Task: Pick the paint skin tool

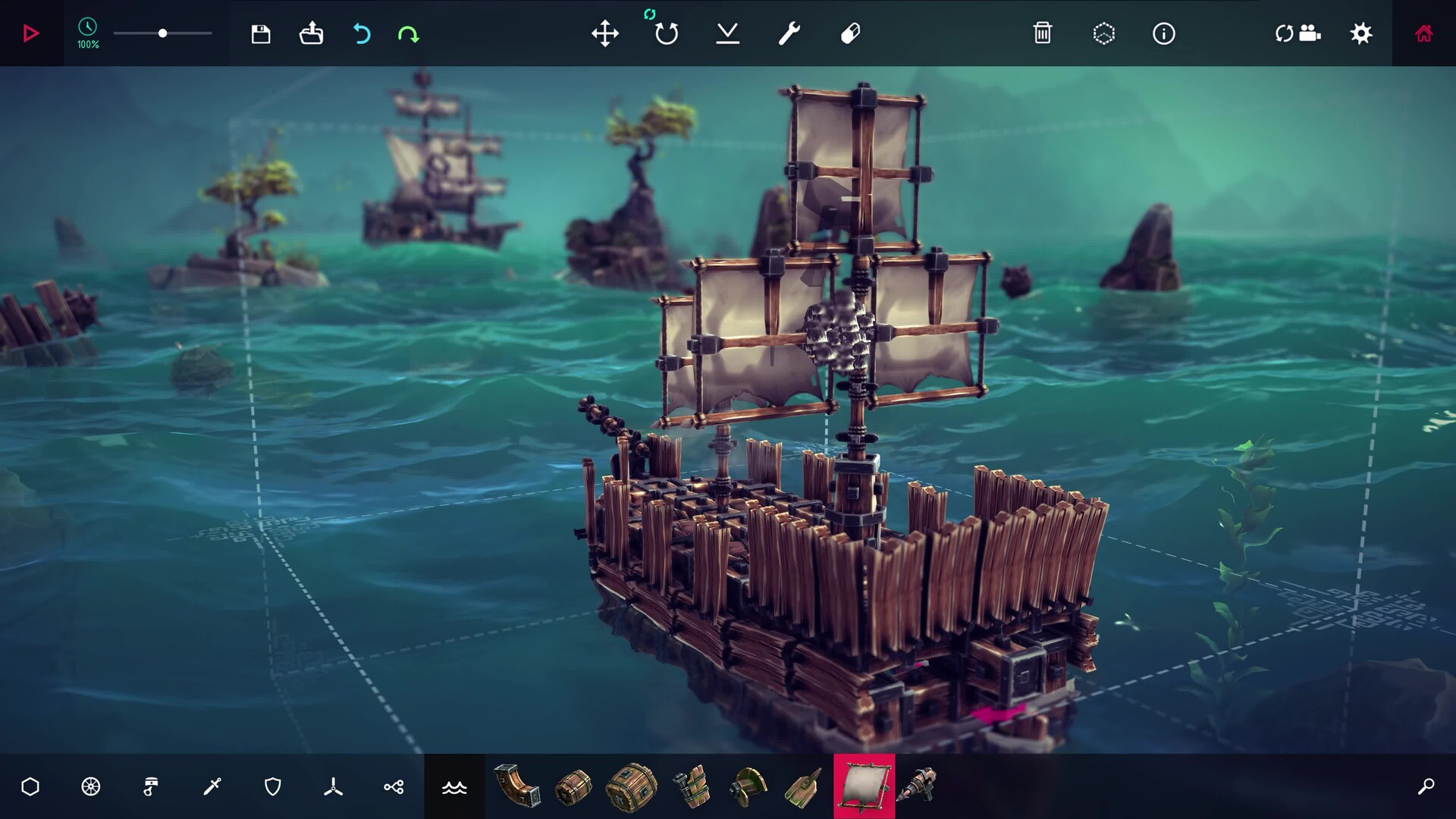Action: point(850,33)
